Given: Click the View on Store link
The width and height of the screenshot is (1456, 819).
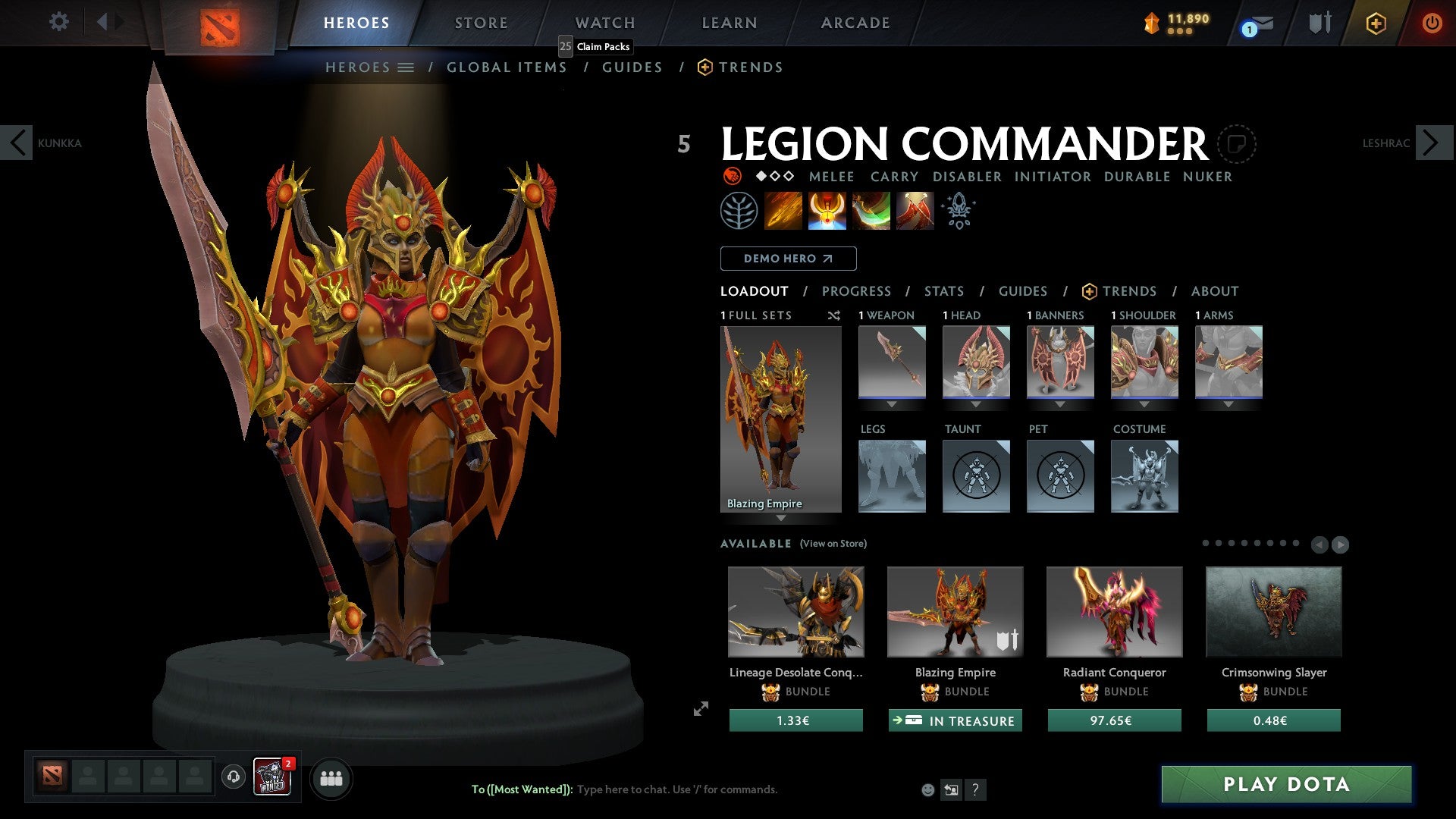Looking at the screenshot, I should click(x=834, y=544).
